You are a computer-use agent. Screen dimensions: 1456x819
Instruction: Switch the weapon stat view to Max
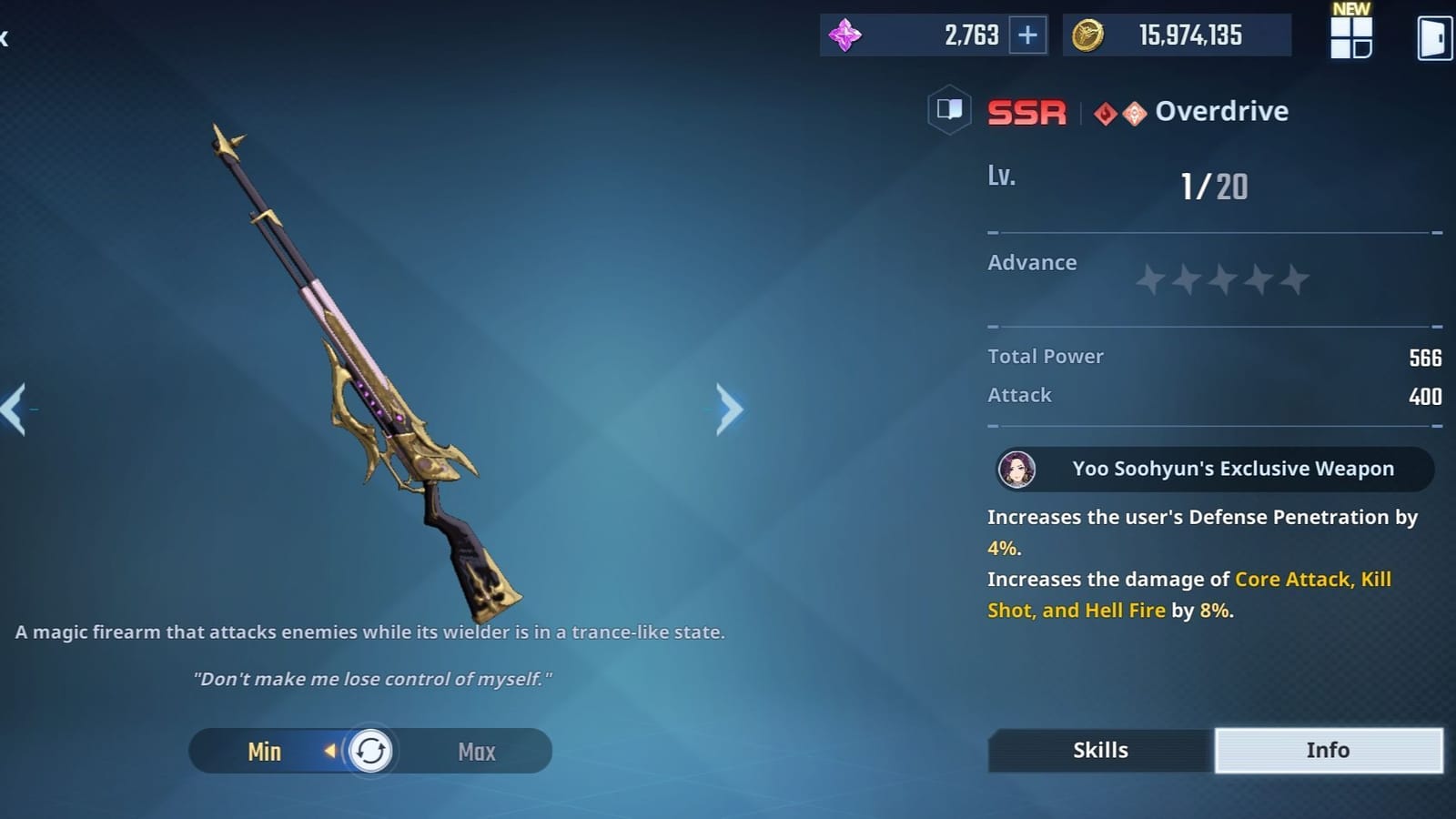click(476, 751)
